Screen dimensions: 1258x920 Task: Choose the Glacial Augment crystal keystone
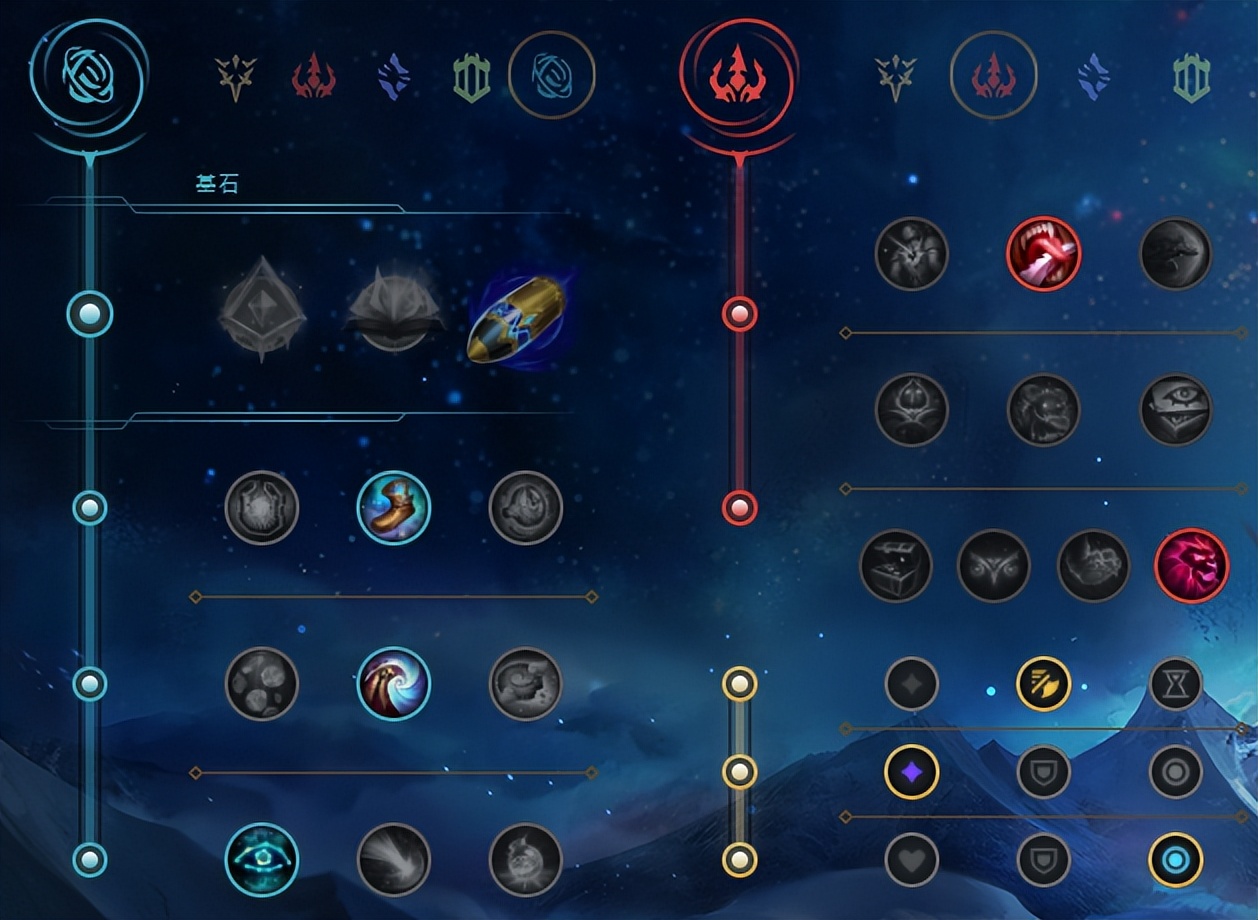262,309
